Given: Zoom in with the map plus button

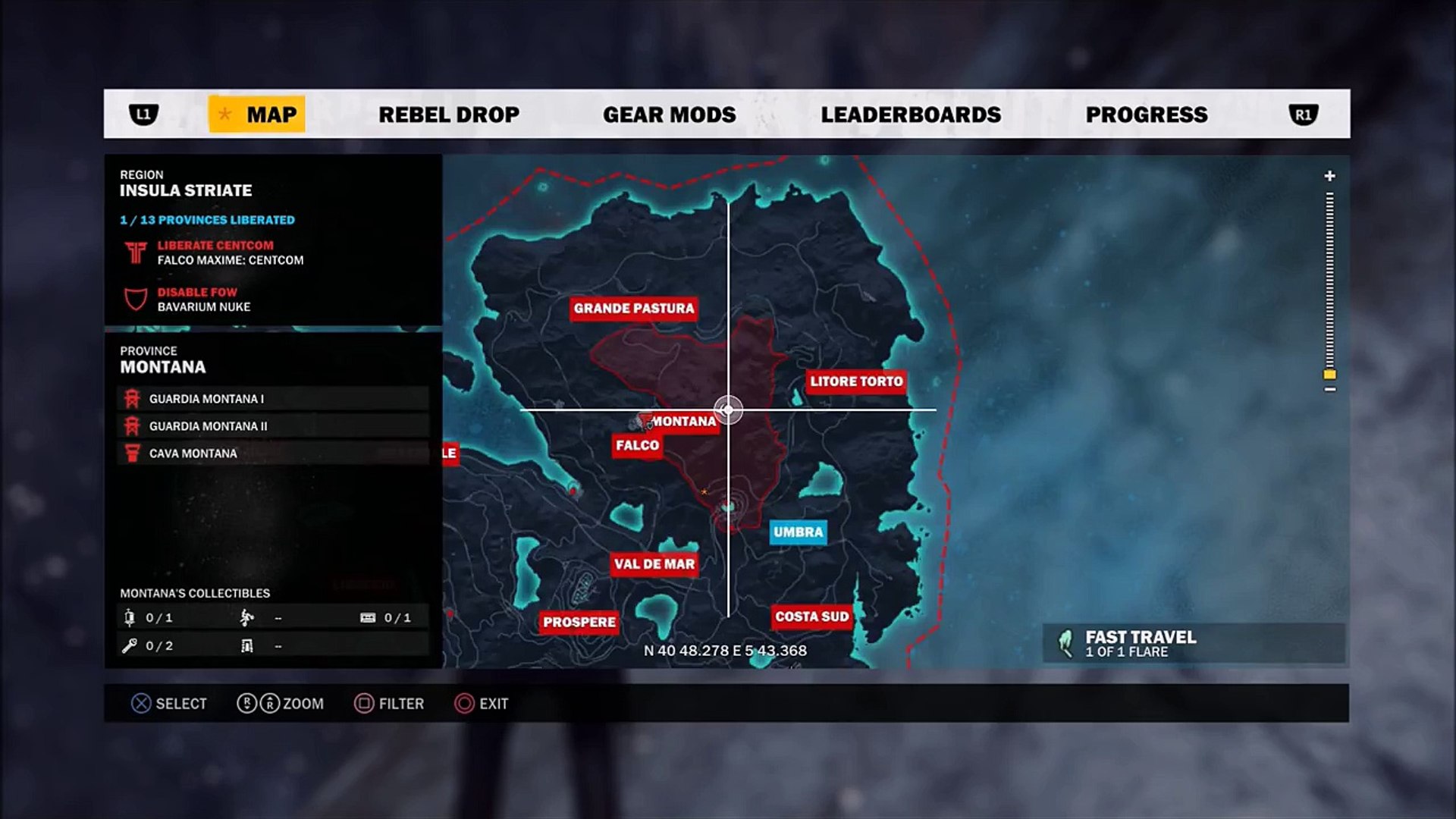Looking at the screenshot, I should (1329, 176).
